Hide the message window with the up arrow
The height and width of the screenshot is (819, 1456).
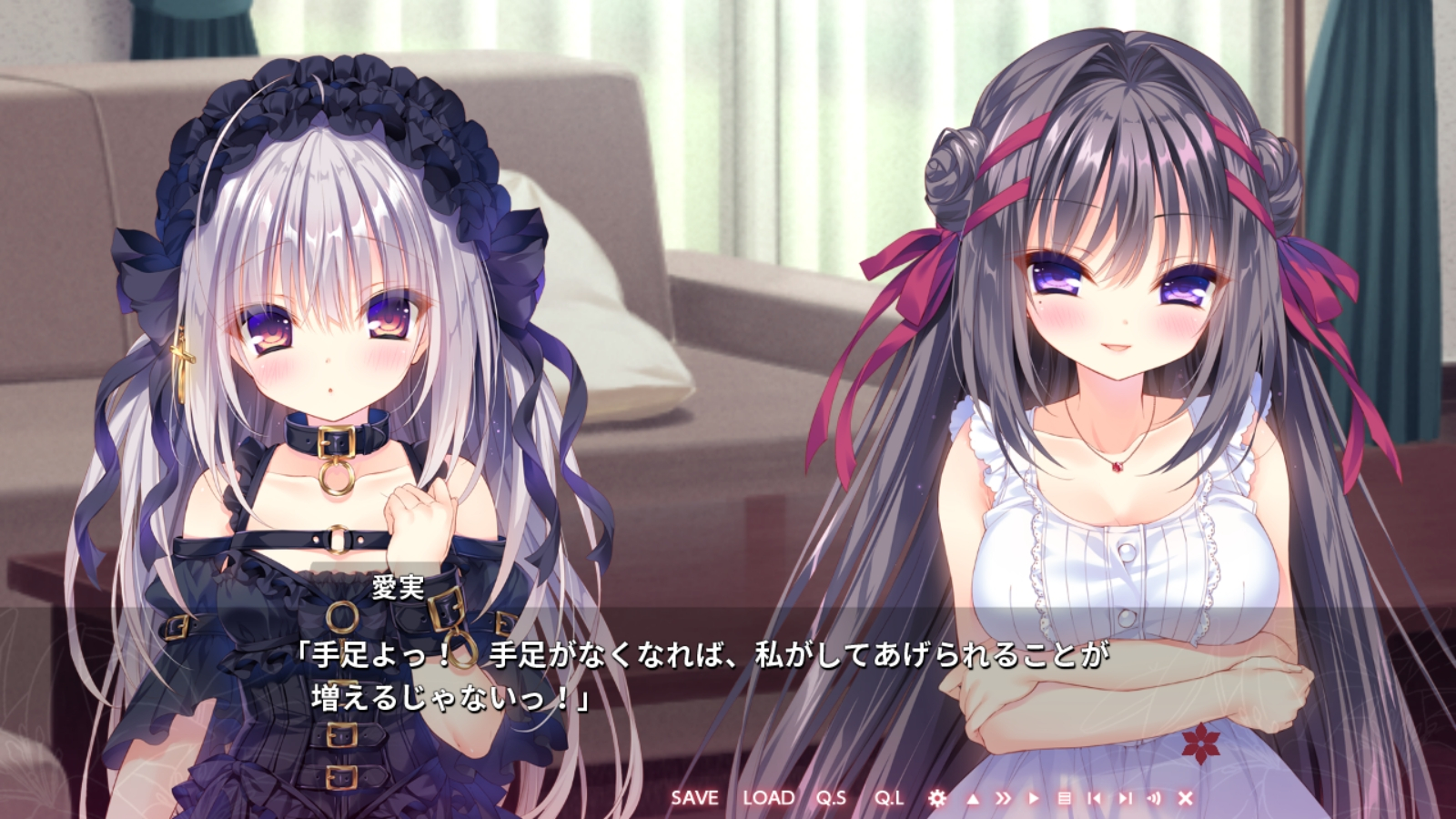click(973, 797)
